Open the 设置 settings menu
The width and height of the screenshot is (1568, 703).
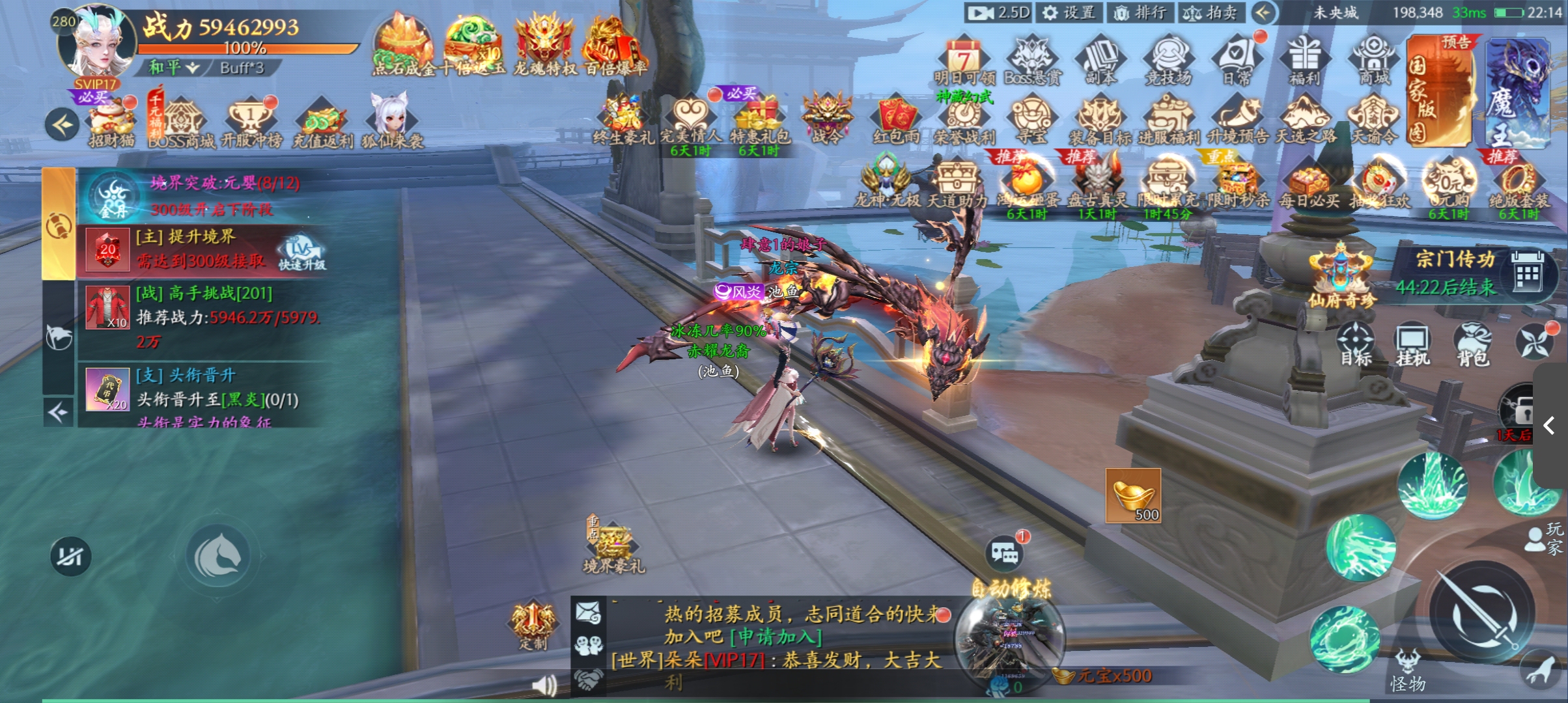click(x=1068, y=13)
